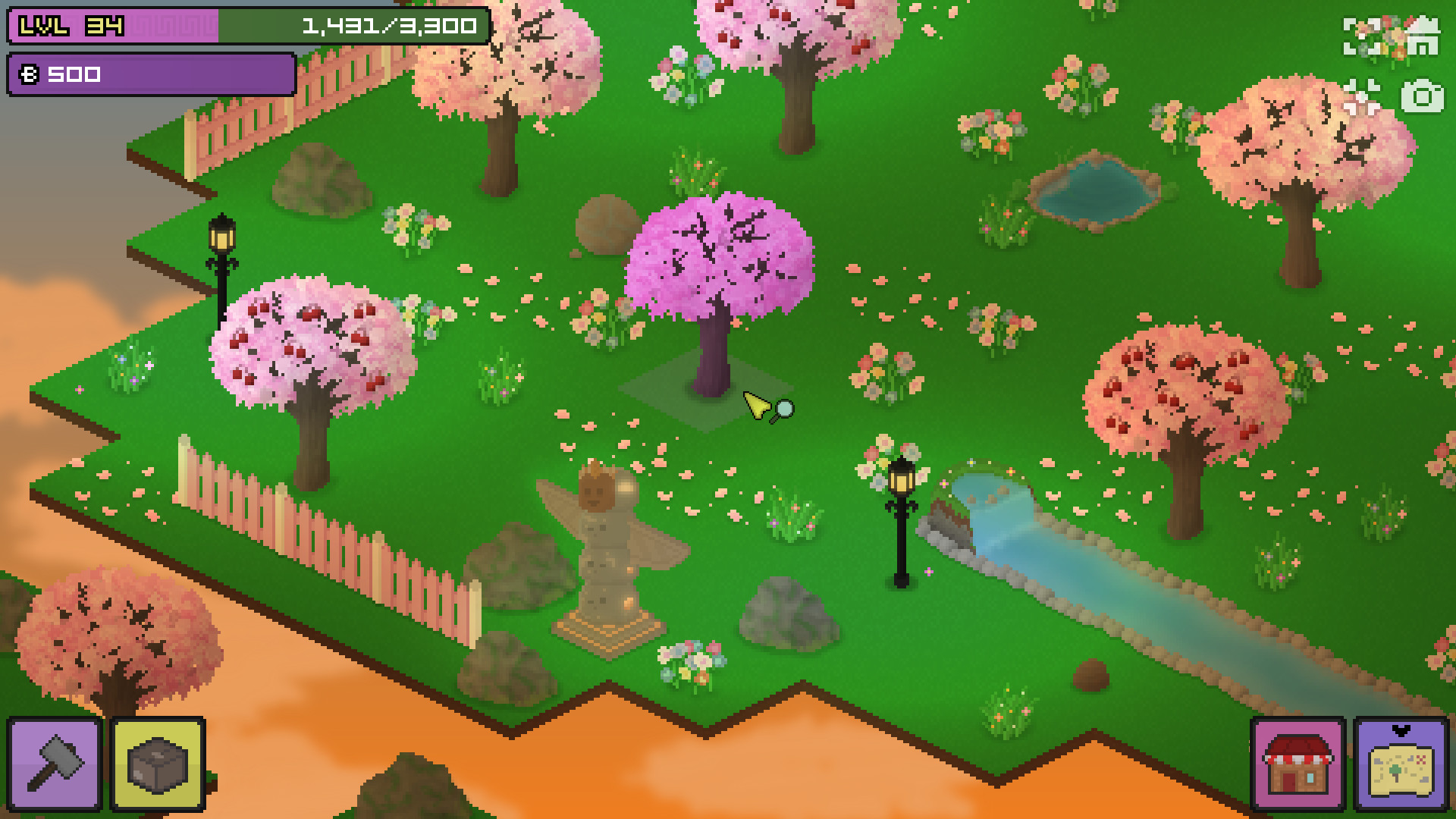Click the XP progress bar showing 1,431/3,300

(x=388, y=25)
